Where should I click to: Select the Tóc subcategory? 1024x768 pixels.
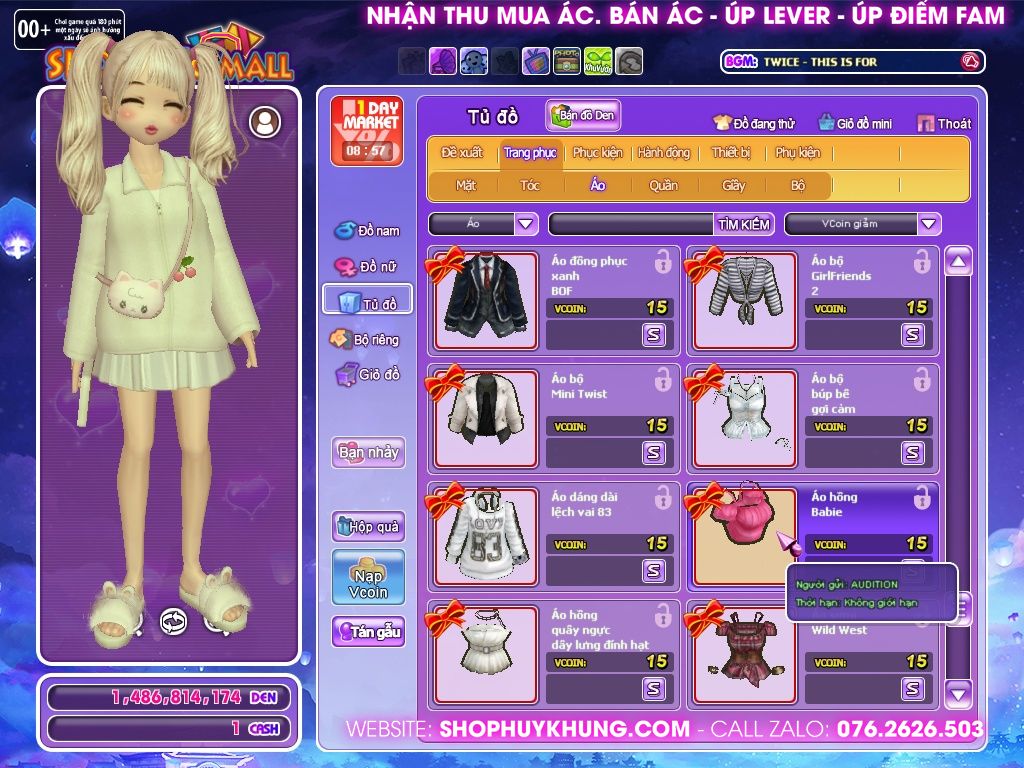click(529, 185)
